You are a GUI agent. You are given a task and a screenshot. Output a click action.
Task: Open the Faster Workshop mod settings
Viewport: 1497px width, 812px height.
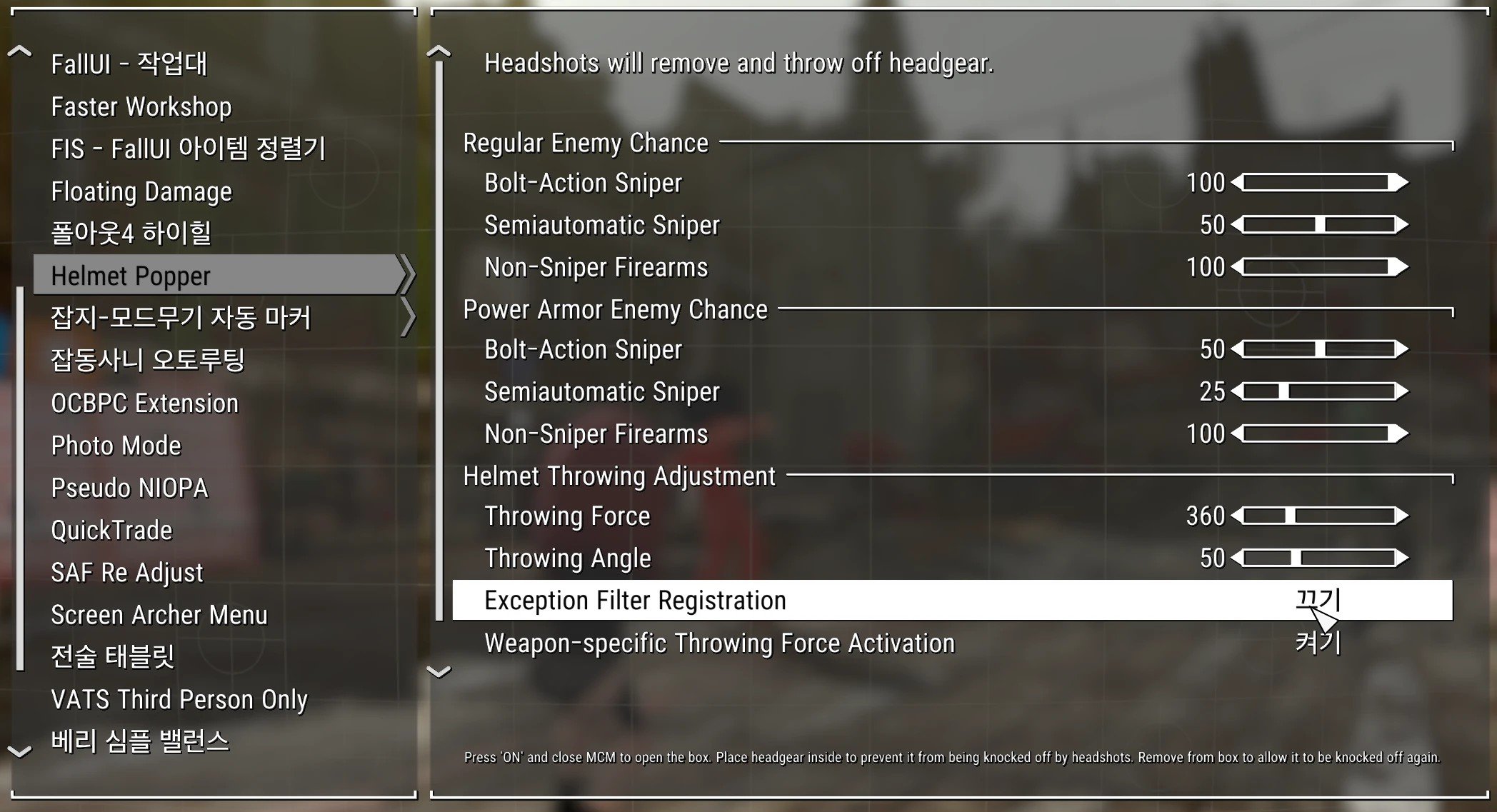(141, 107)
